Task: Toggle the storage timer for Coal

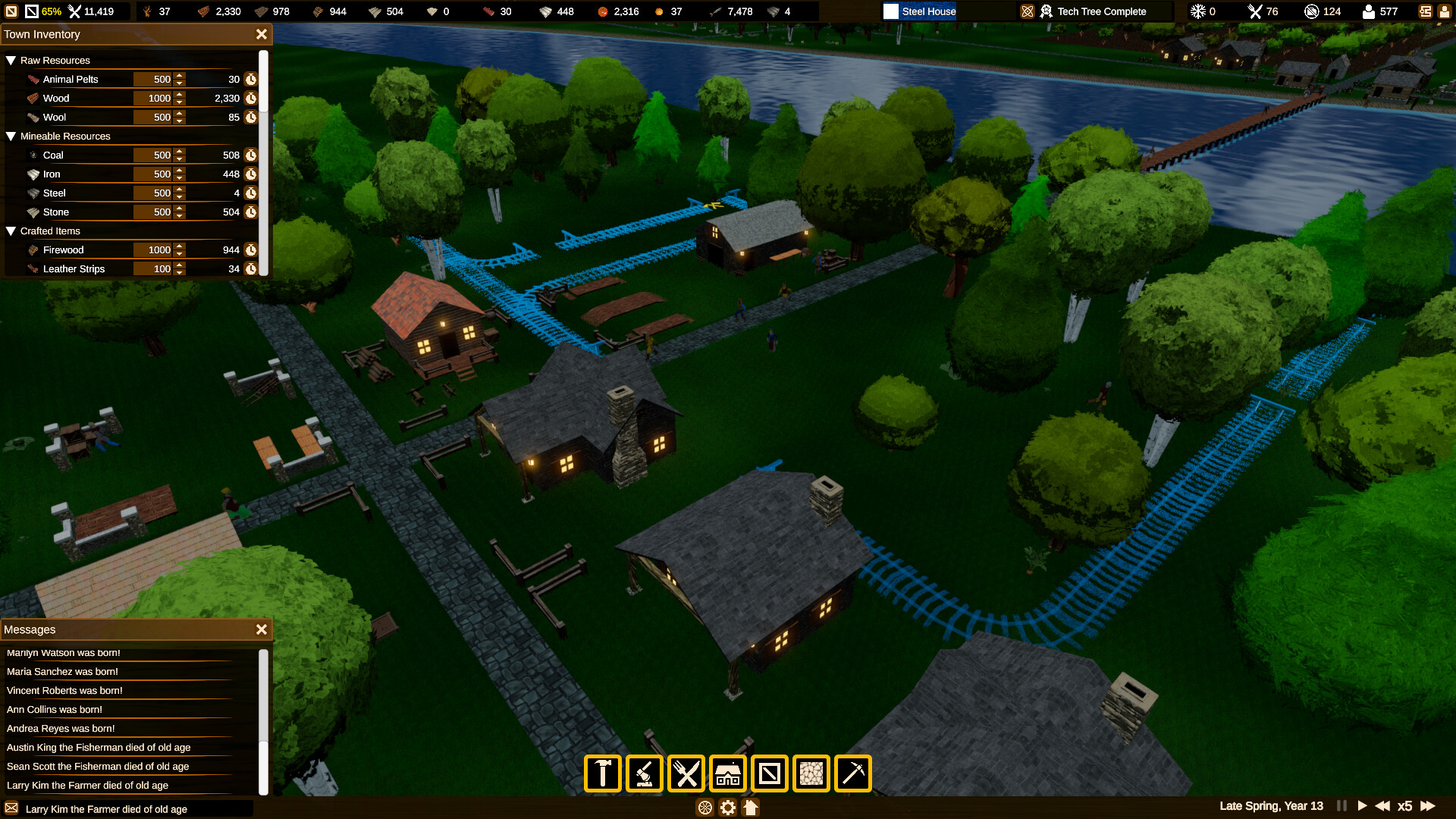Action: [x=251, y=155]
